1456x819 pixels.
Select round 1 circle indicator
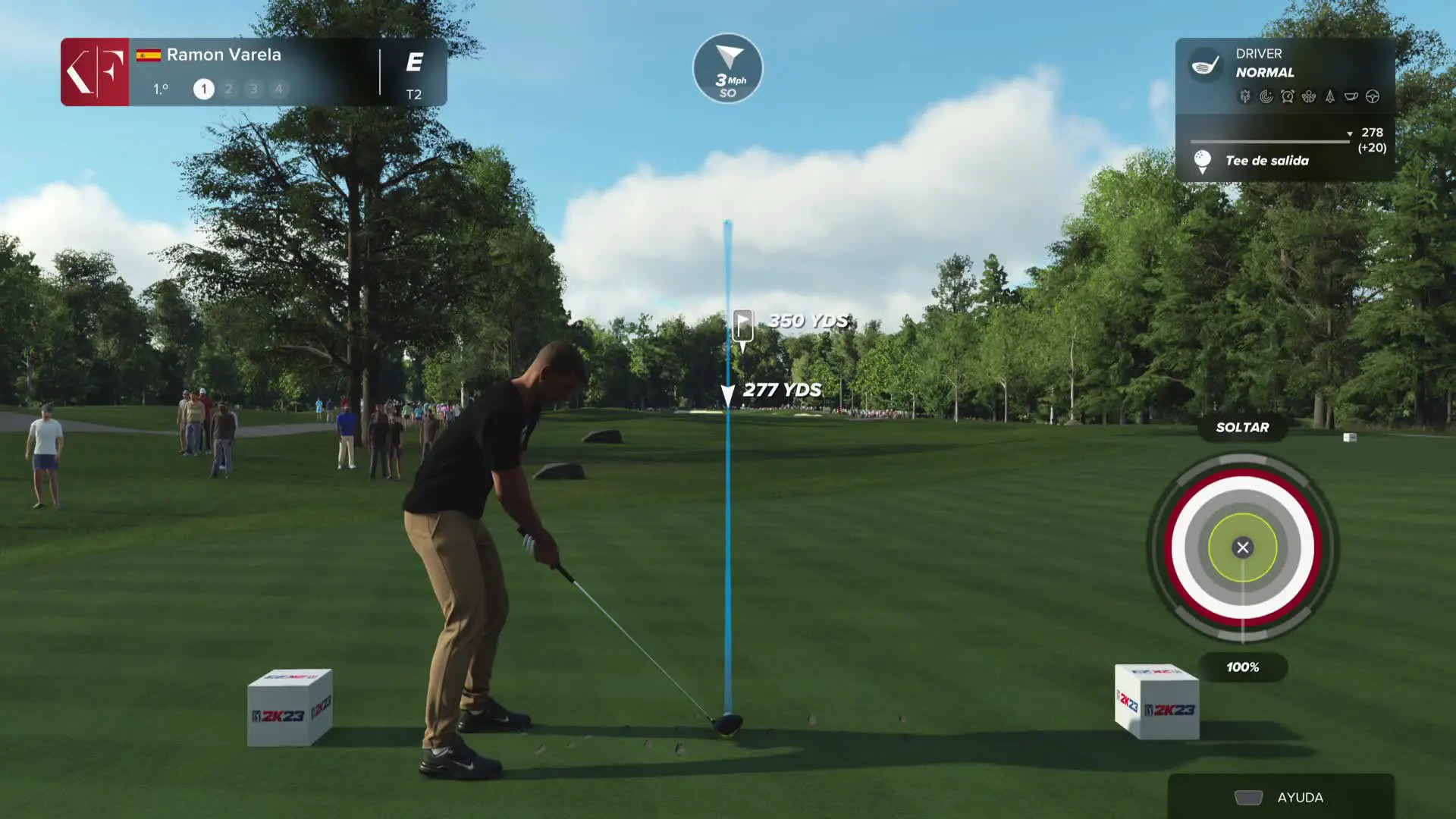click(203, 89)
